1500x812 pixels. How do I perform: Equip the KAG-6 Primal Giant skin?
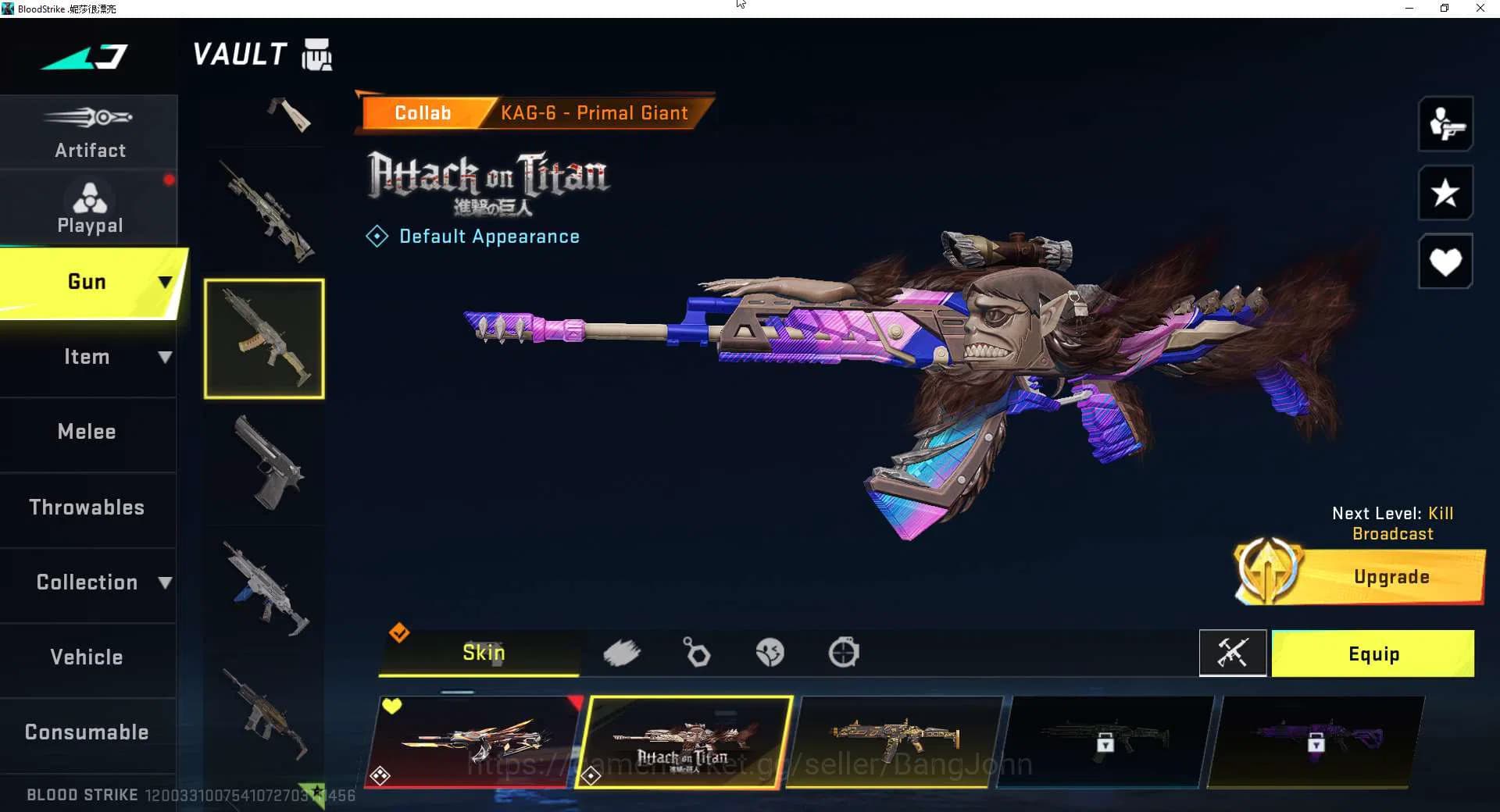click(1373, 654)
